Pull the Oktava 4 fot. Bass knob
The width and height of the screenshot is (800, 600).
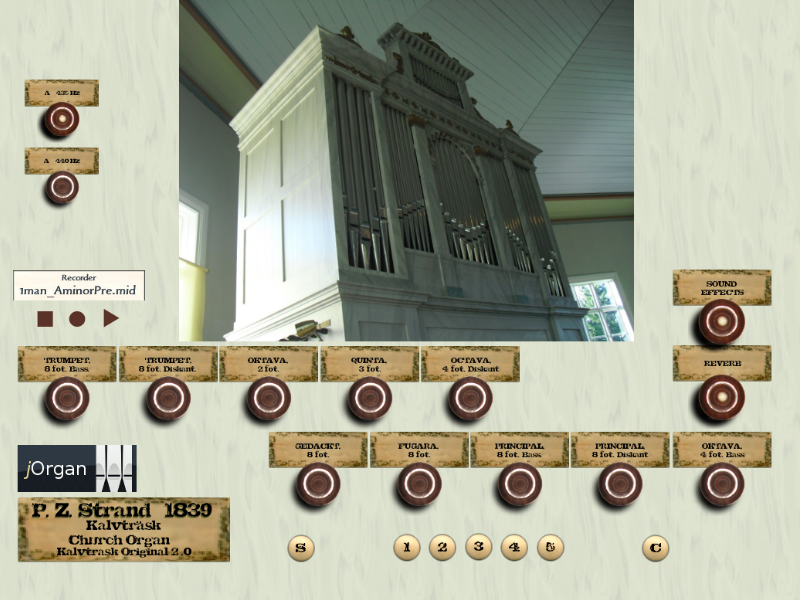[x=721, y=485]
